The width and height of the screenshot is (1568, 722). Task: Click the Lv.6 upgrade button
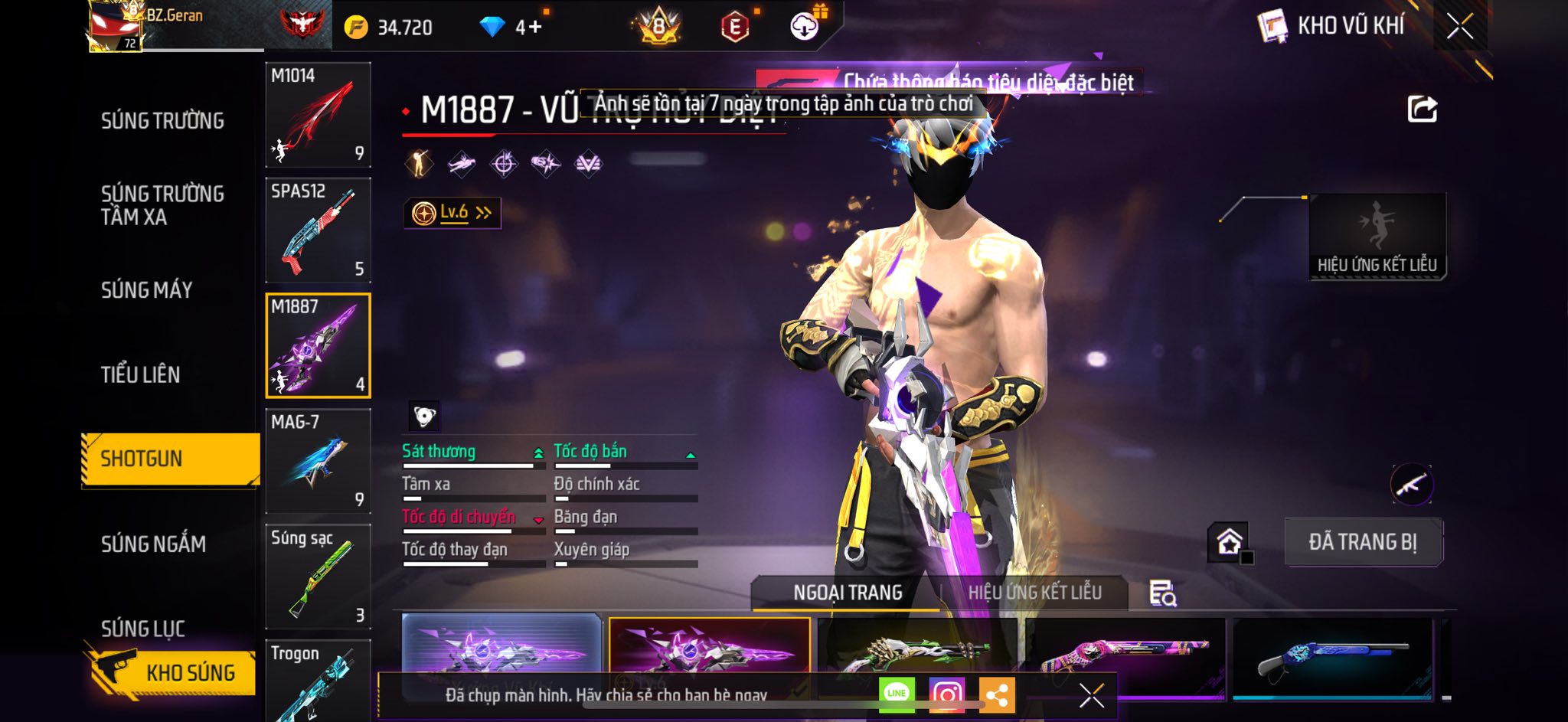point(452,213)
